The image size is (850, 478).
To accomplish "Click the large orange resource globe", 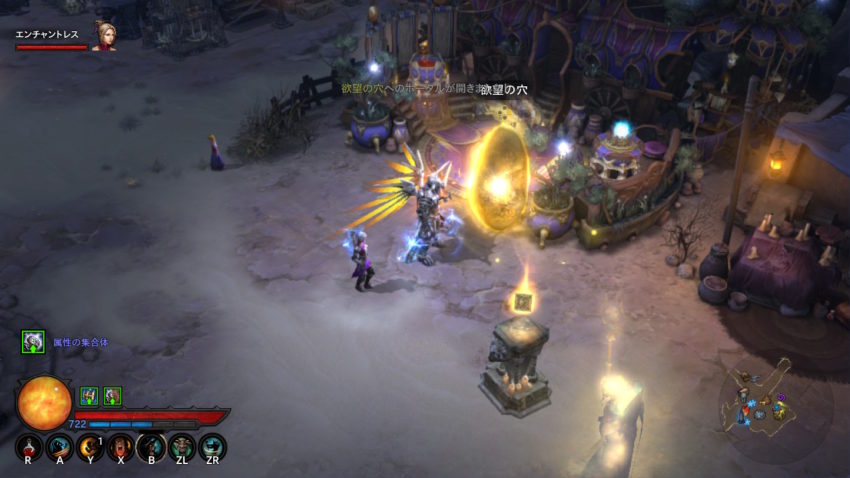I will point(44,403).
